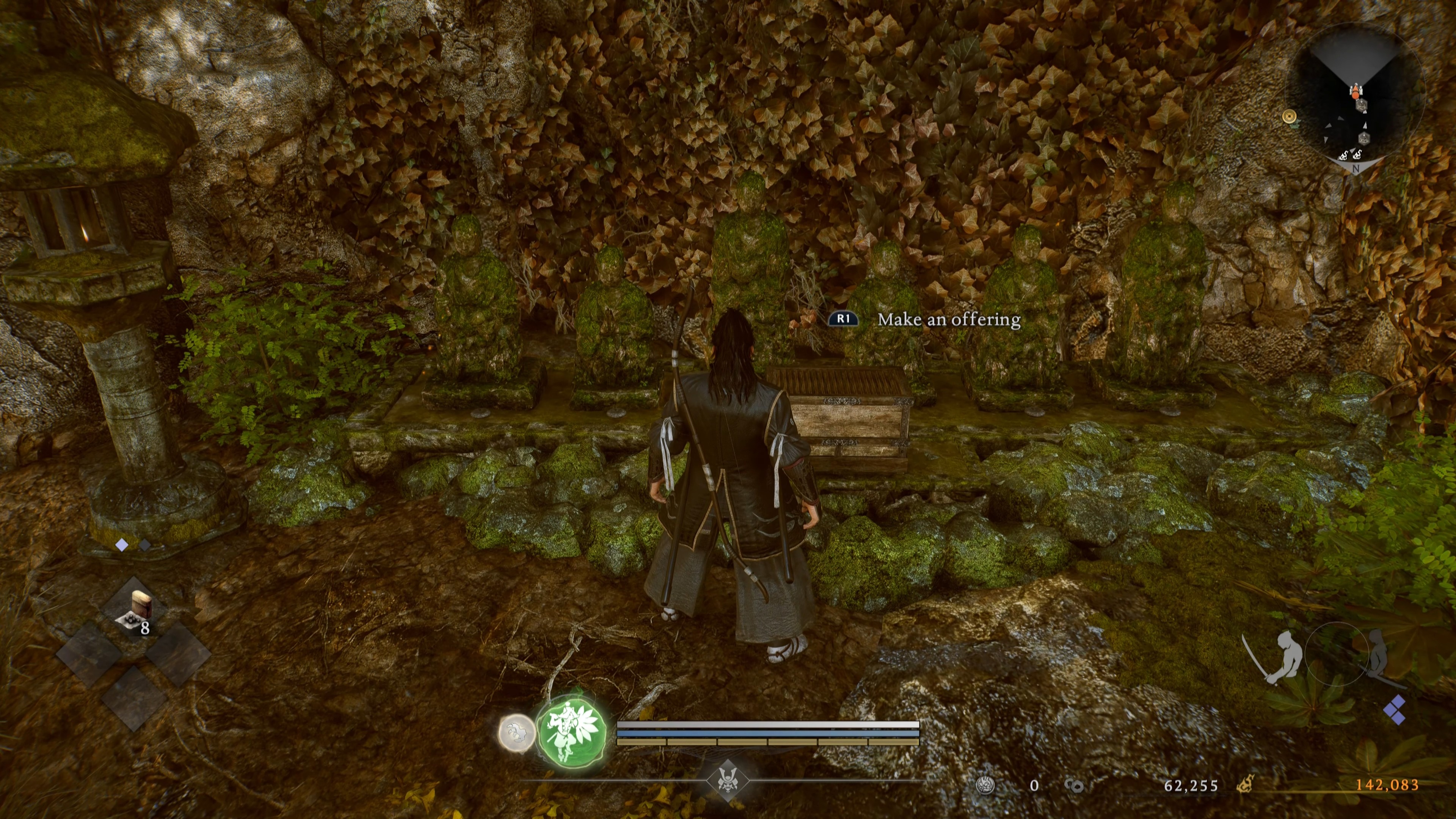Choose the "Make an offering" prompt
This screenshot has height=819, width=1456.
tap(948, 319)
